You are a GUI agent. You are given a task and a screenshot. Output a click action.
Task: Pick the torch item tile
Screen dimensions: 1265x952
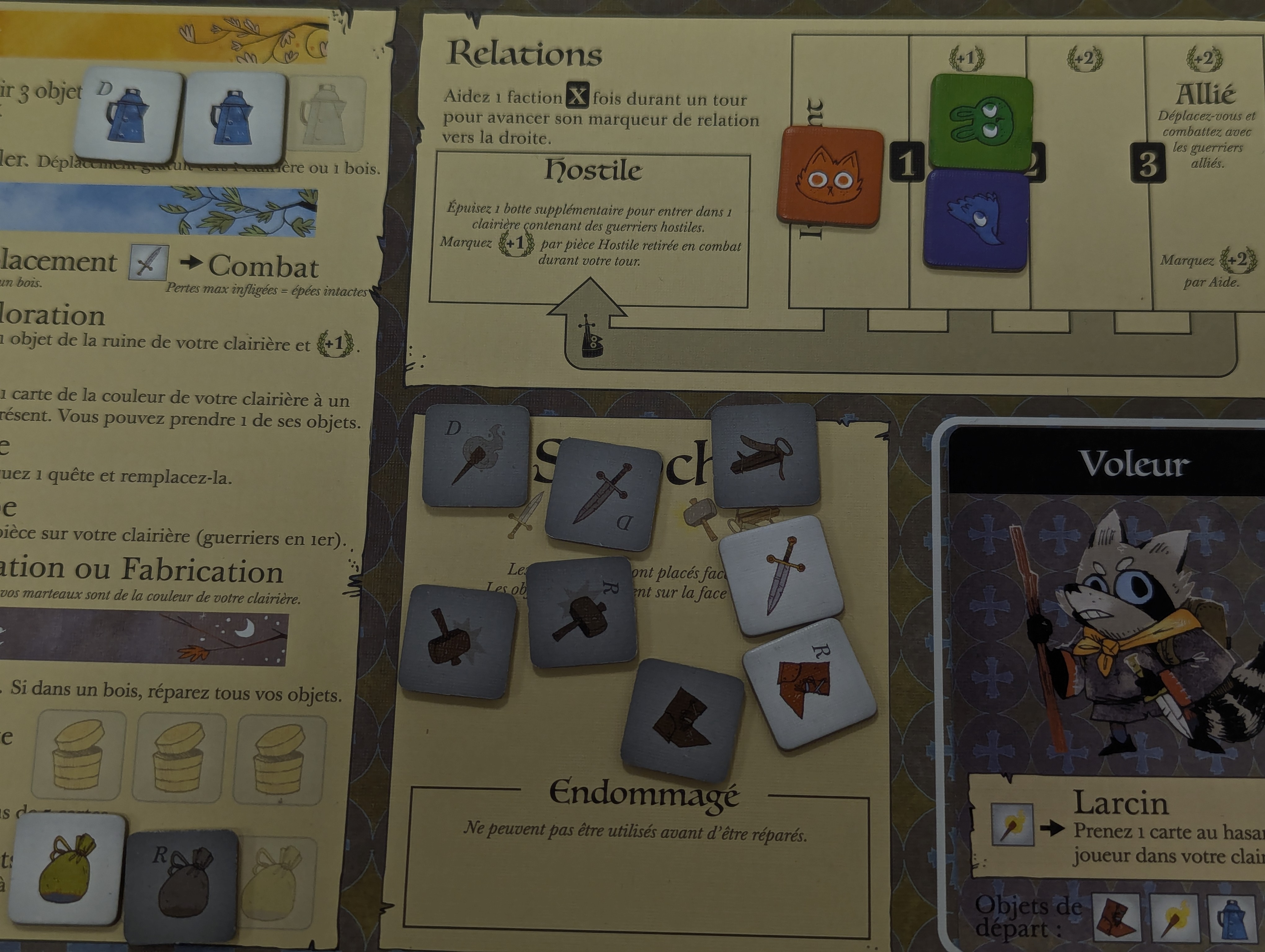(x=476, y=455)
